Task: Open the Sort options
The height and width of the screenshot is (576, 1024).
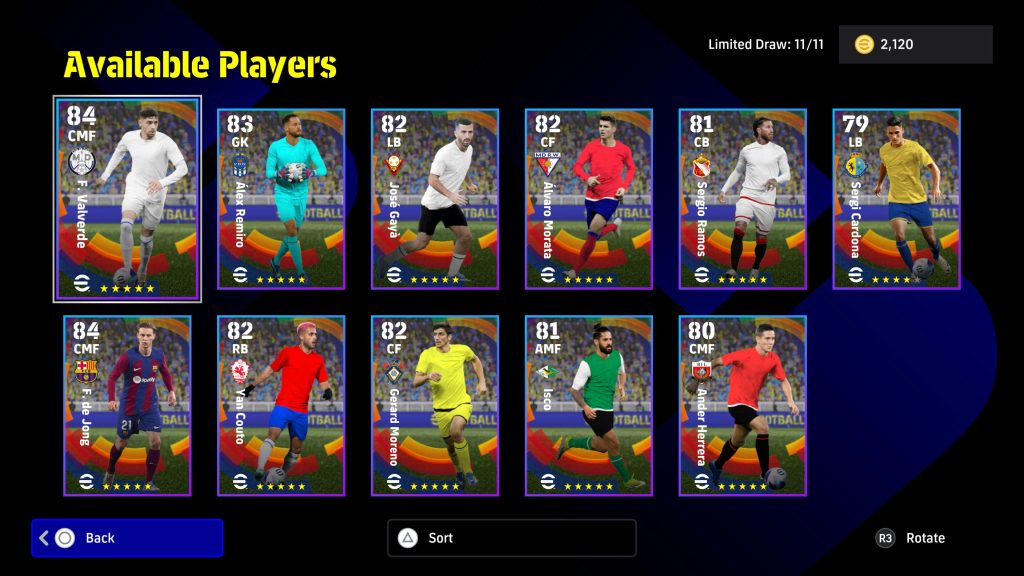Action: [x=511, y=538]
